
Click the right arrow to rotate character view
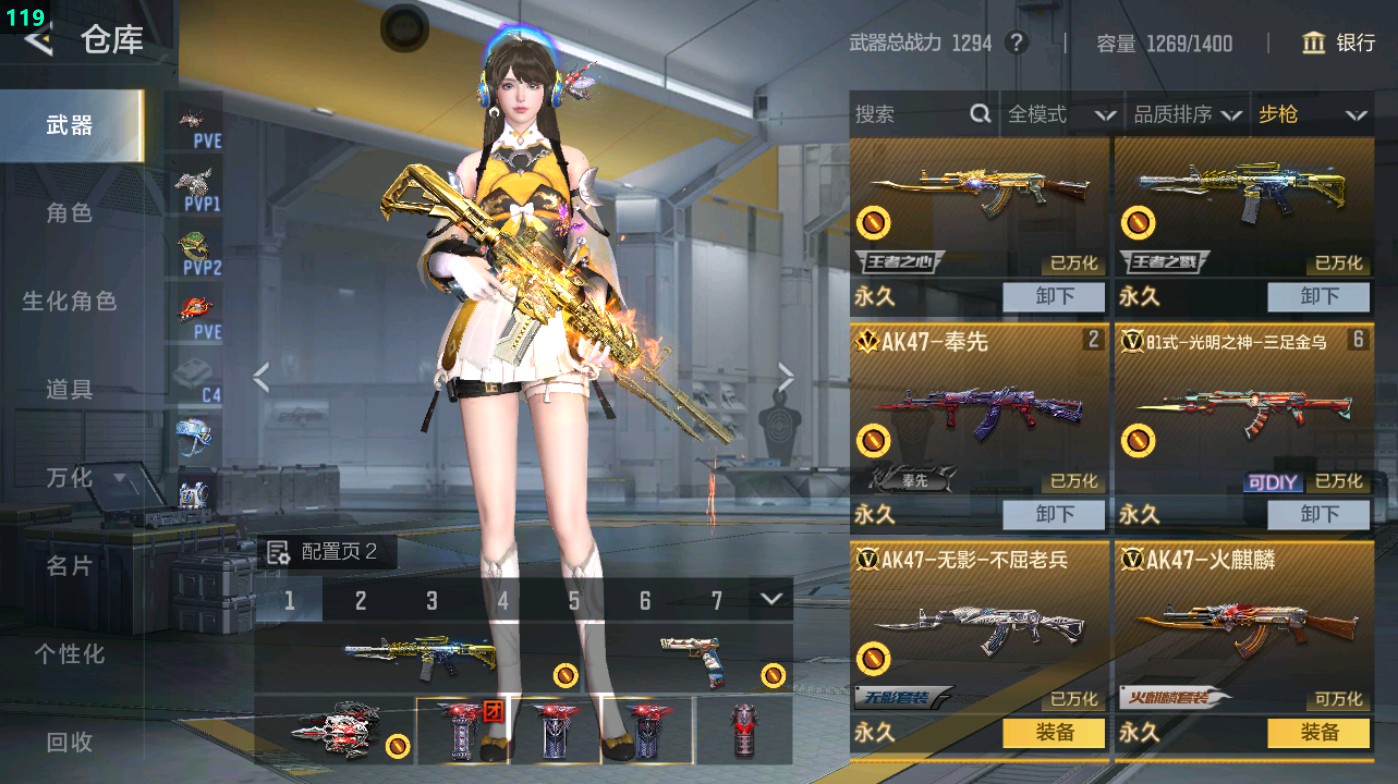[x=789, y=375]
